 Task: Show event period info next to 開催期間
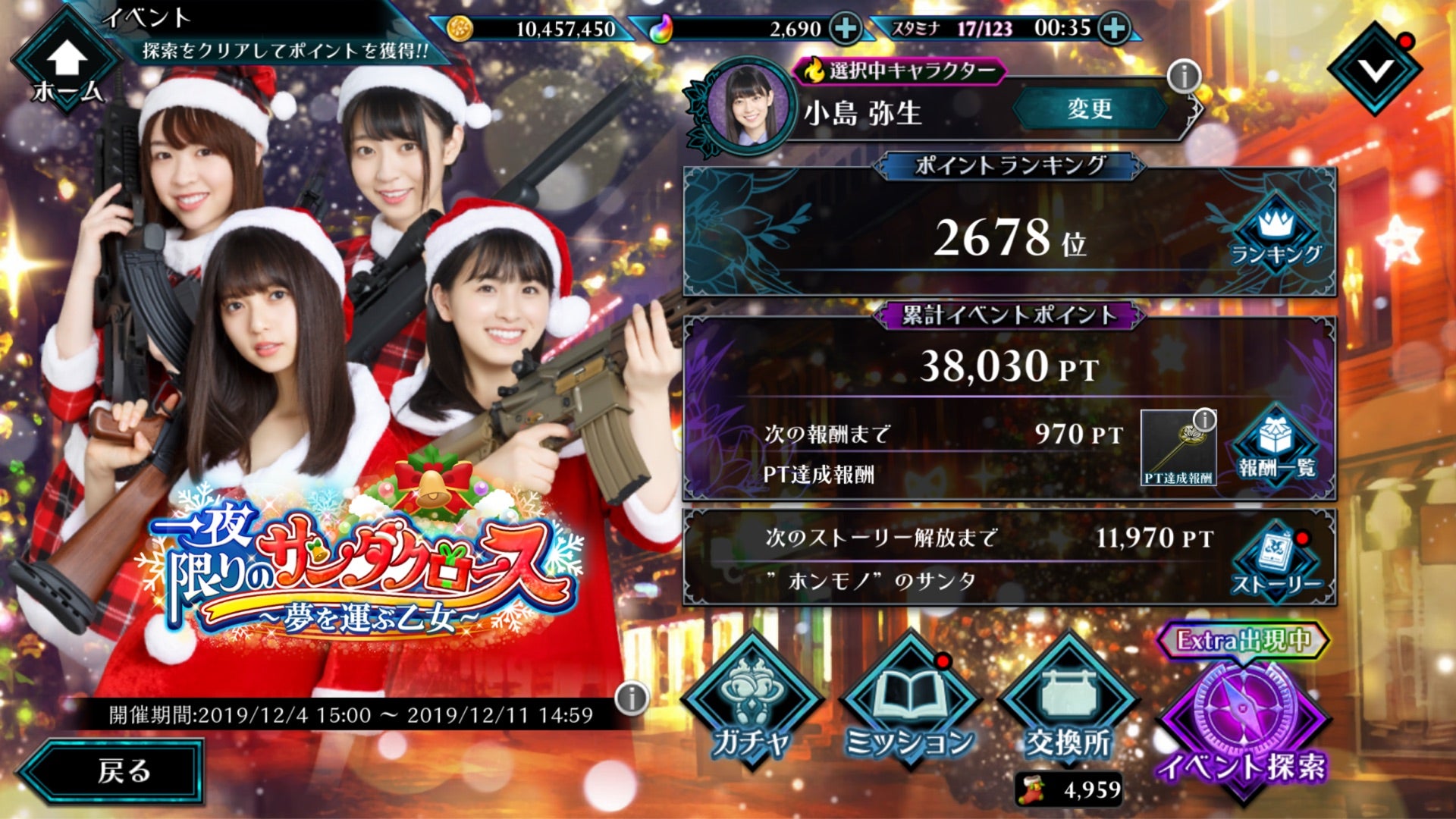point(632,698)
